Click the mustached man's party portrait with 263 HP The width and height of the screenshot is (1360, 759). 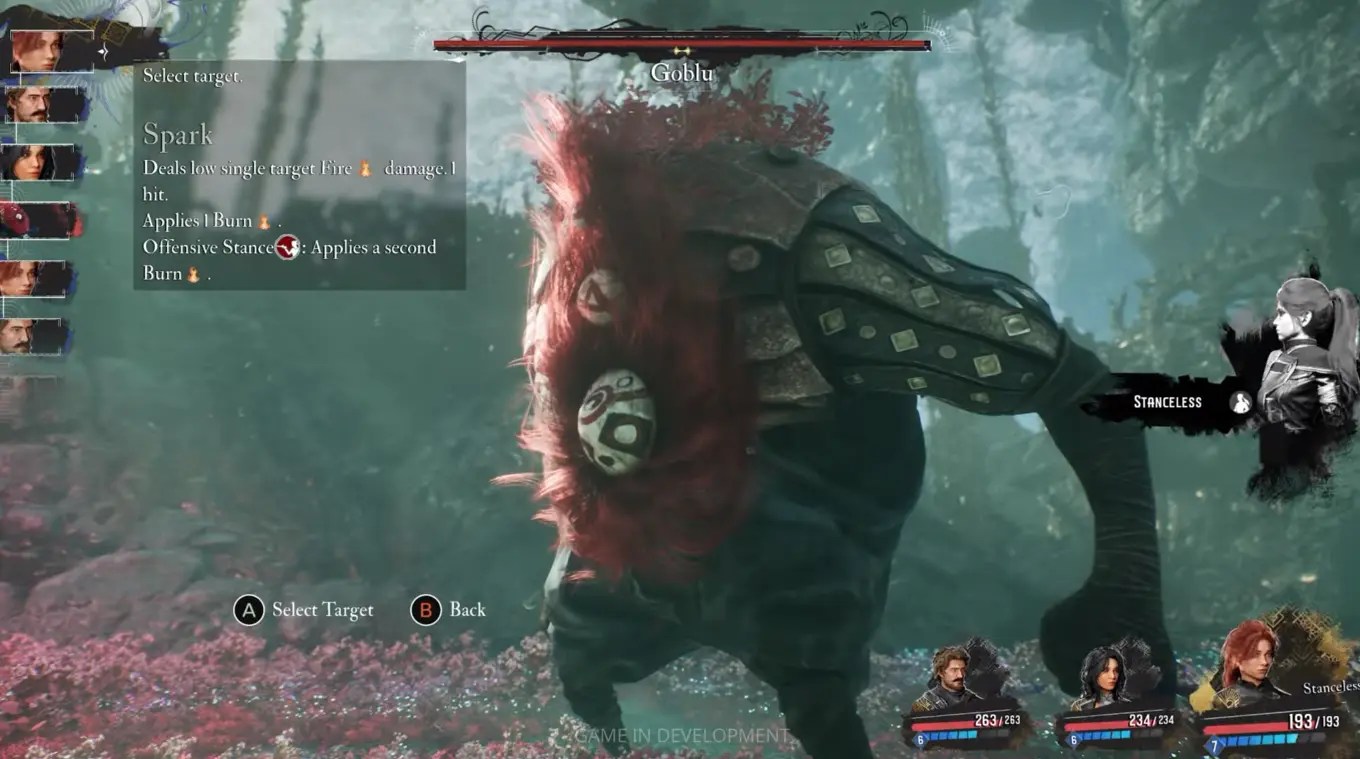[x=952, y=676]
